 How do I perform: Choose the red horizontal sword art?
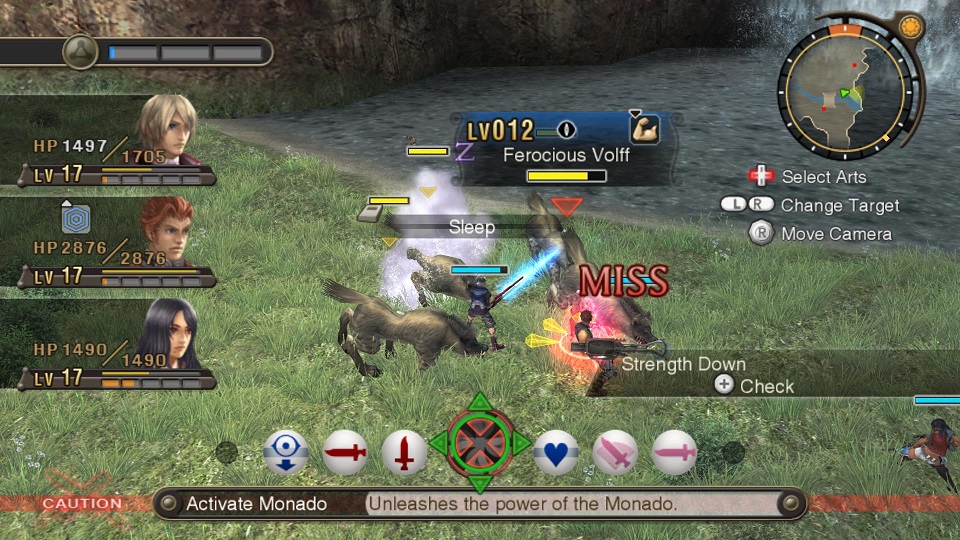[345, 454]
